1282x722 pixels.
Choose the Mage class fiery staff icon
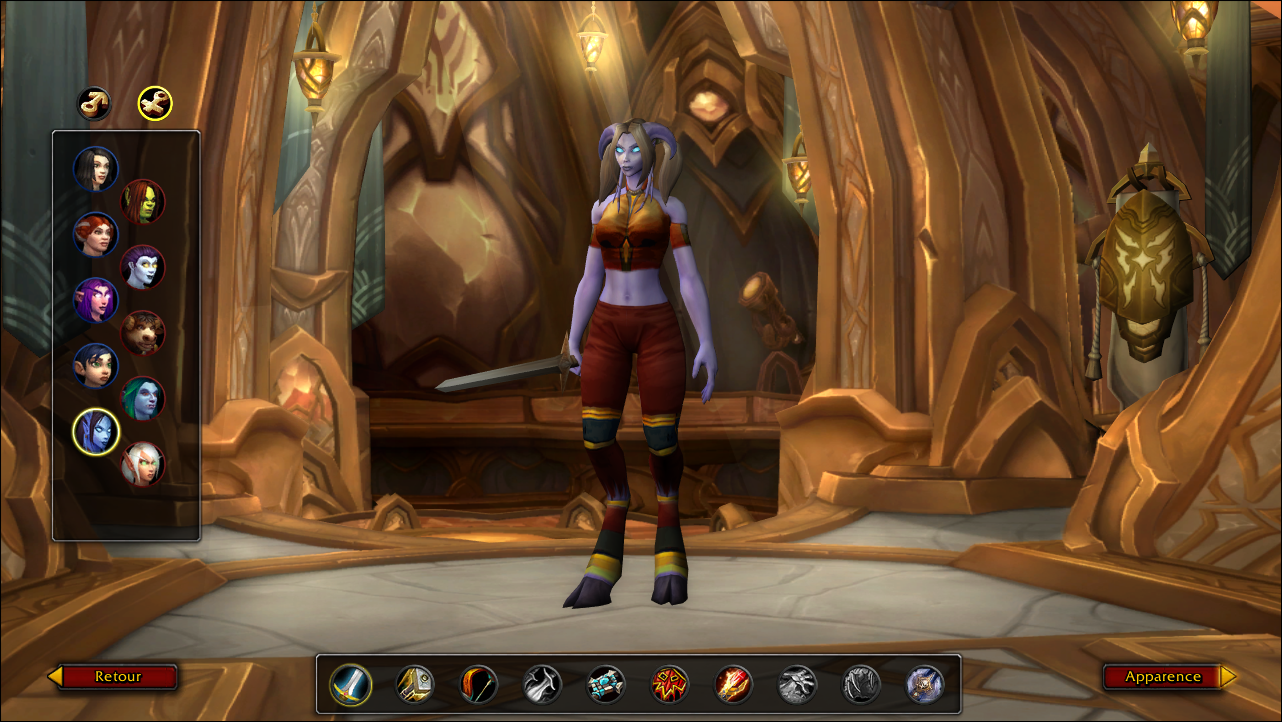(x=734, y=685)
